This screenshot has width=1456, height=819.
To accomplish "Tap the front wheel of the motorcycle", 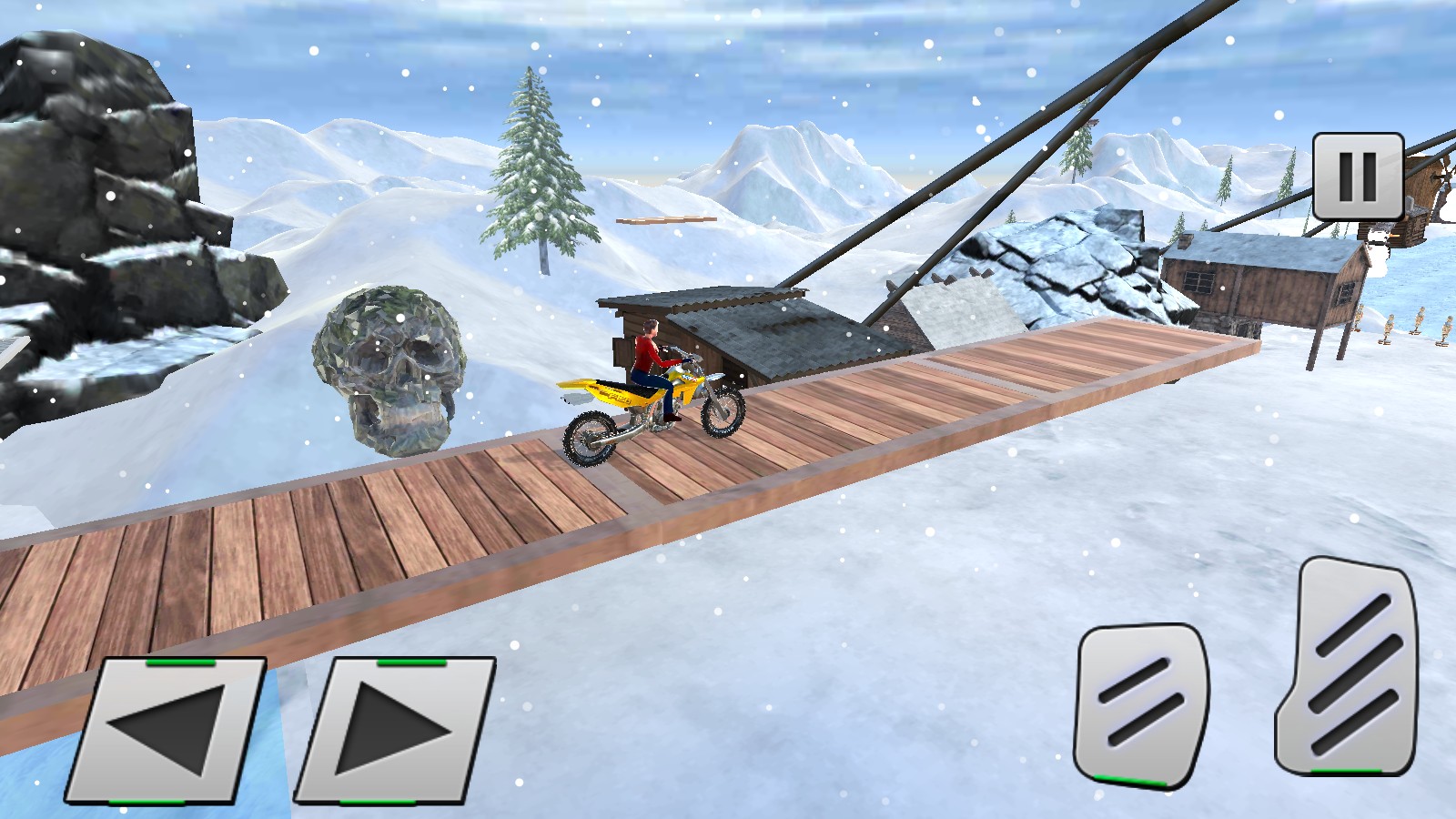I will tap(723, 411).
